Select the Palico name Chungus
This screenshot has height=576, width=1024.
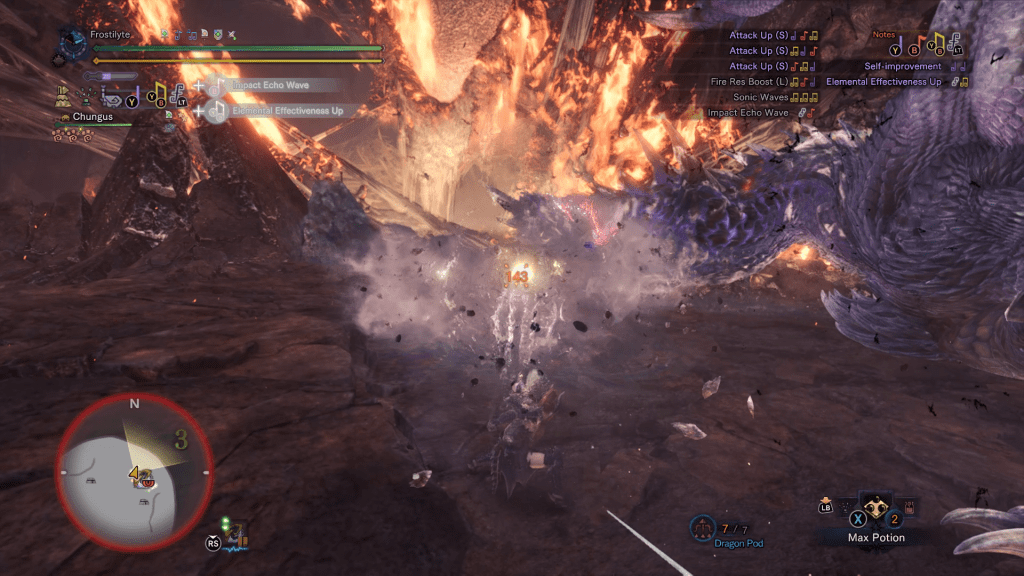pyautogui.click(x=92, y=117)
